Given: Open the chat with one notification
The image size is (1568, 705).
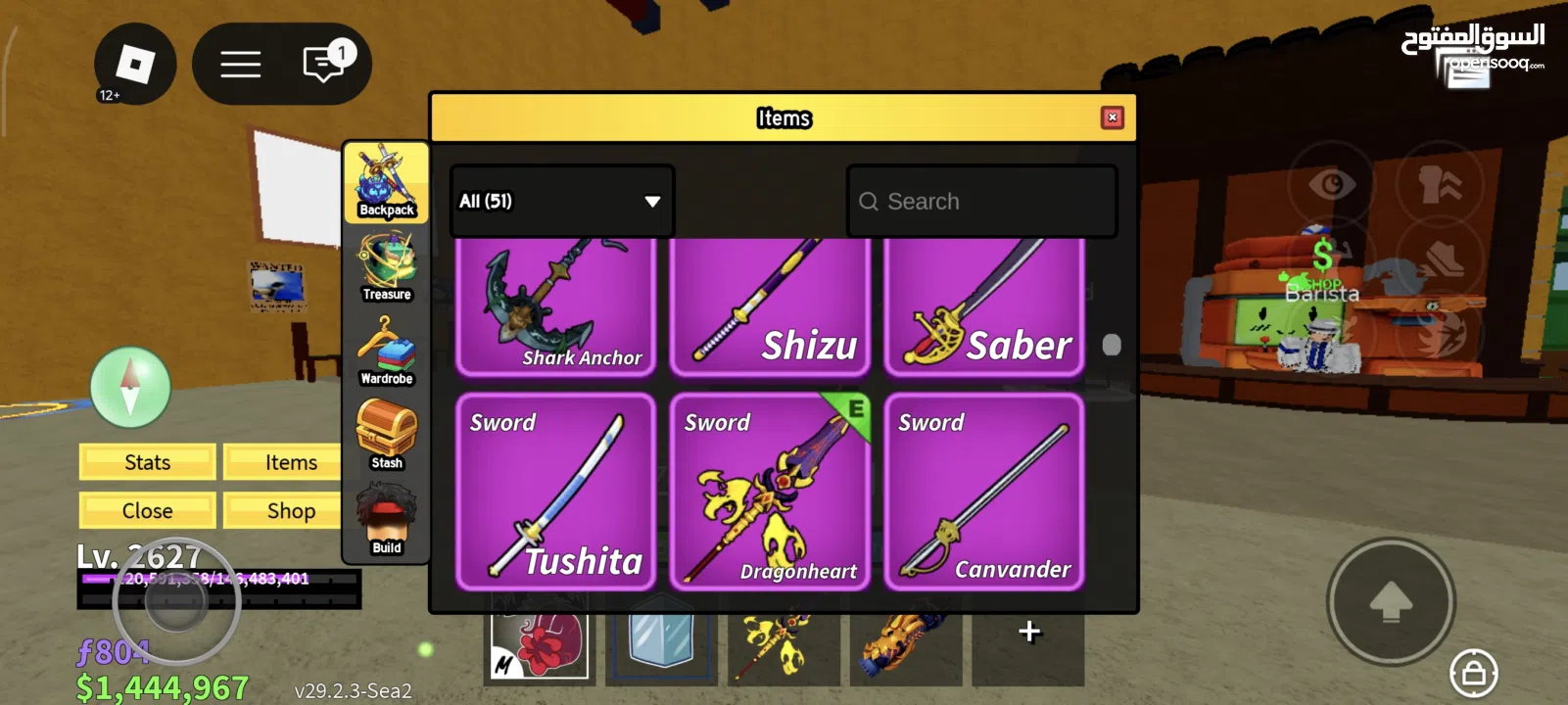Looking at the screenshot, I should click(x=325, y=64).
